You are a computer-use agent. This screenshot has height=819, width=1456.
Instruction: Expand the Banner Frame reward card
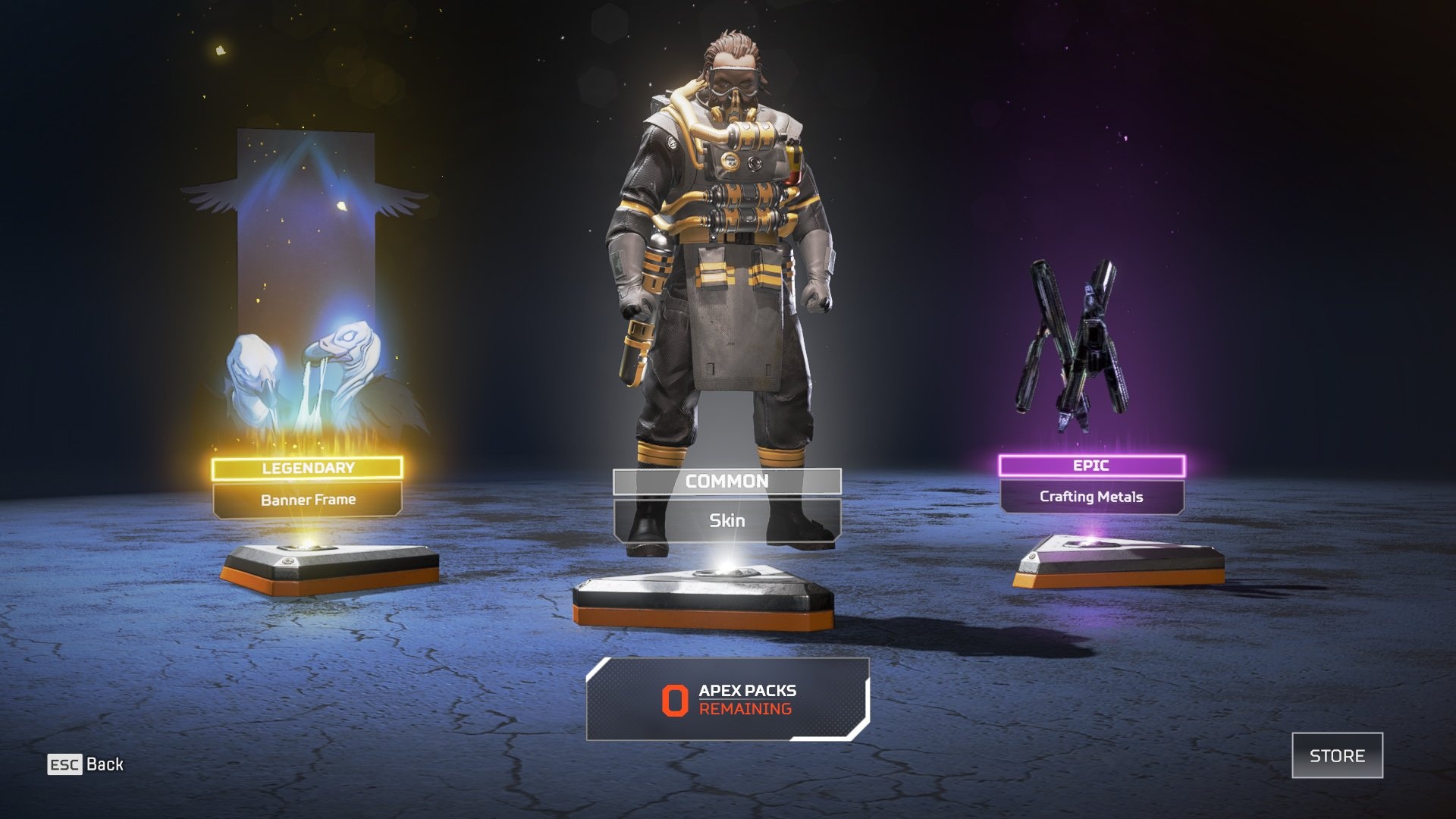coord(307,499)
